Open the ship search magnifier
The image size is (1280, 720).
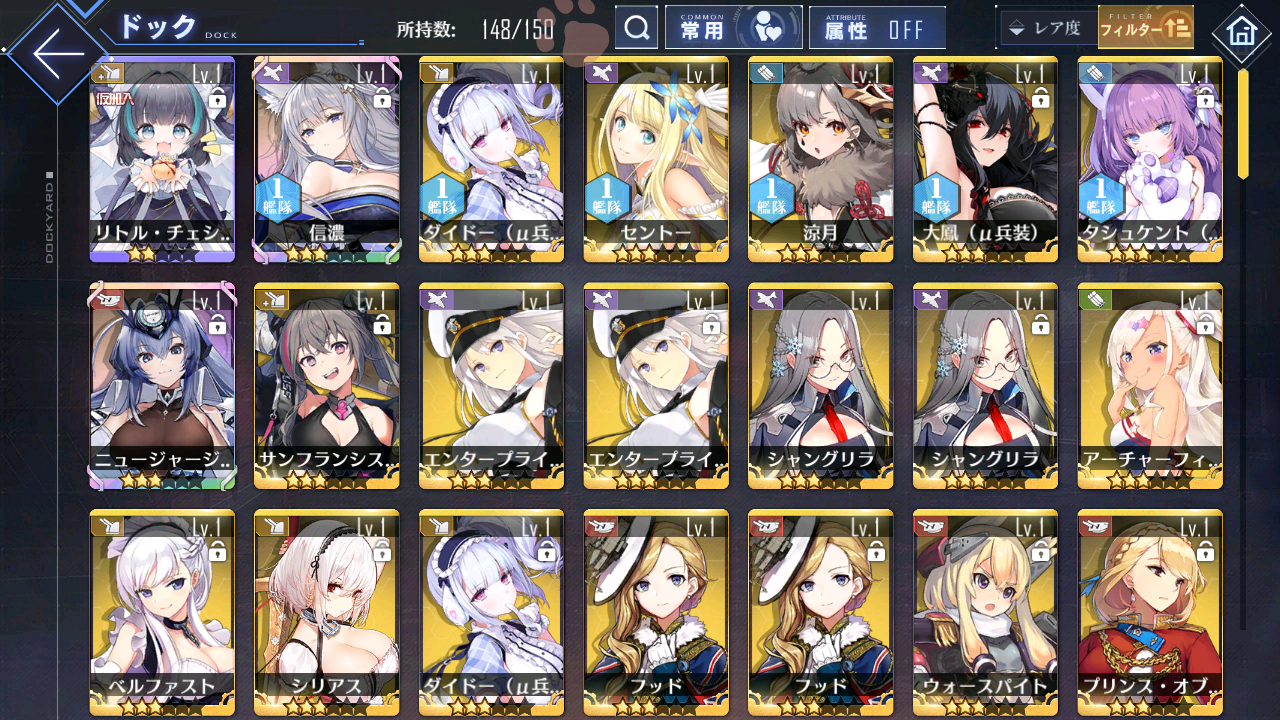[x=636, y=28]
